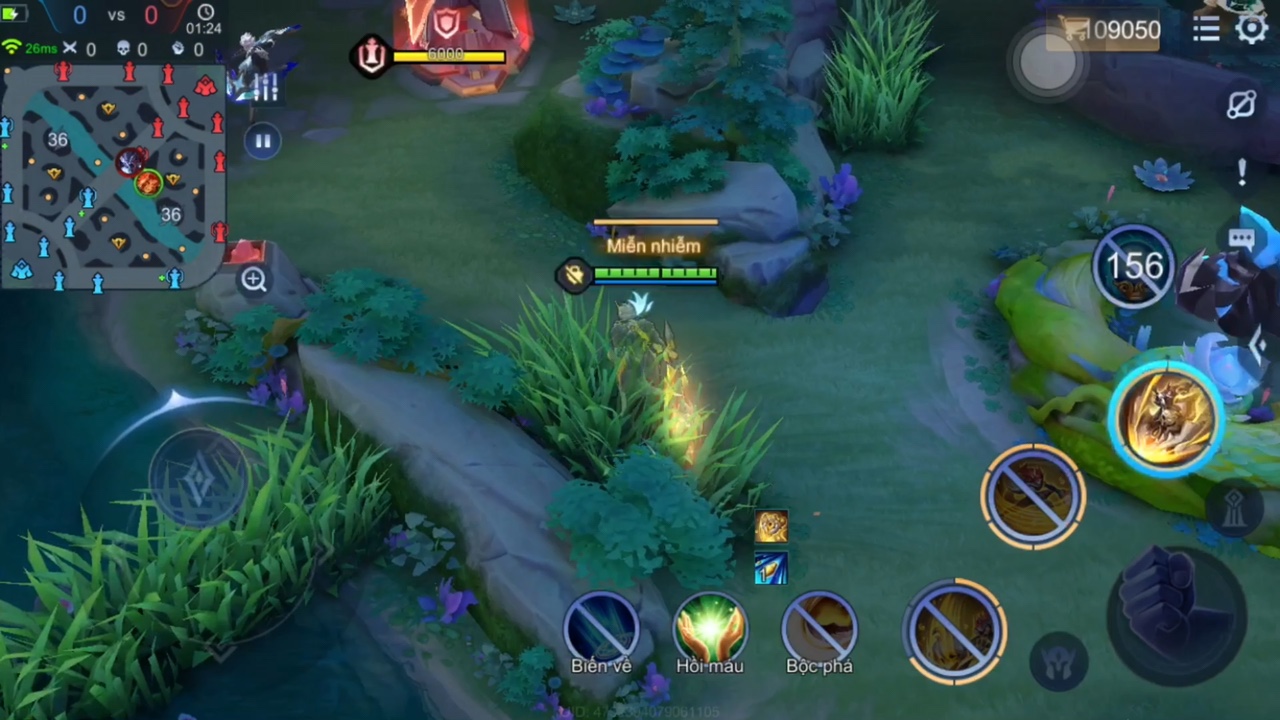
Task: Select the golden recommended item icon
Action: click(771, 527)
